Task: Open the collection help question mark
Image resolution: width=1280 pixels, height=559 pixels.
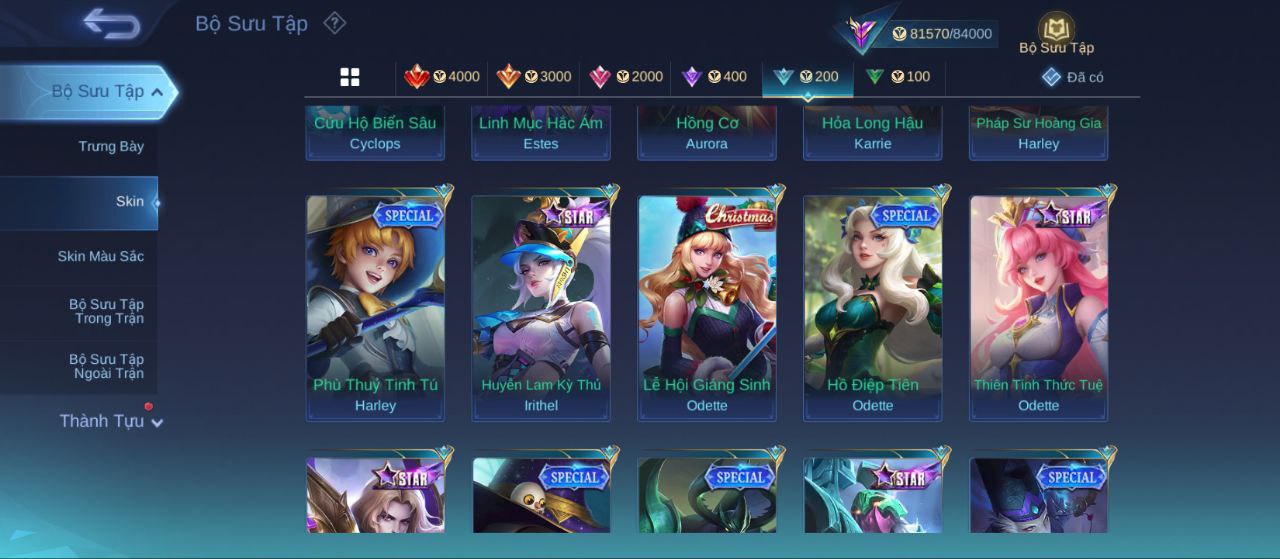Action: pyautogui.click(x=335, y=23)
